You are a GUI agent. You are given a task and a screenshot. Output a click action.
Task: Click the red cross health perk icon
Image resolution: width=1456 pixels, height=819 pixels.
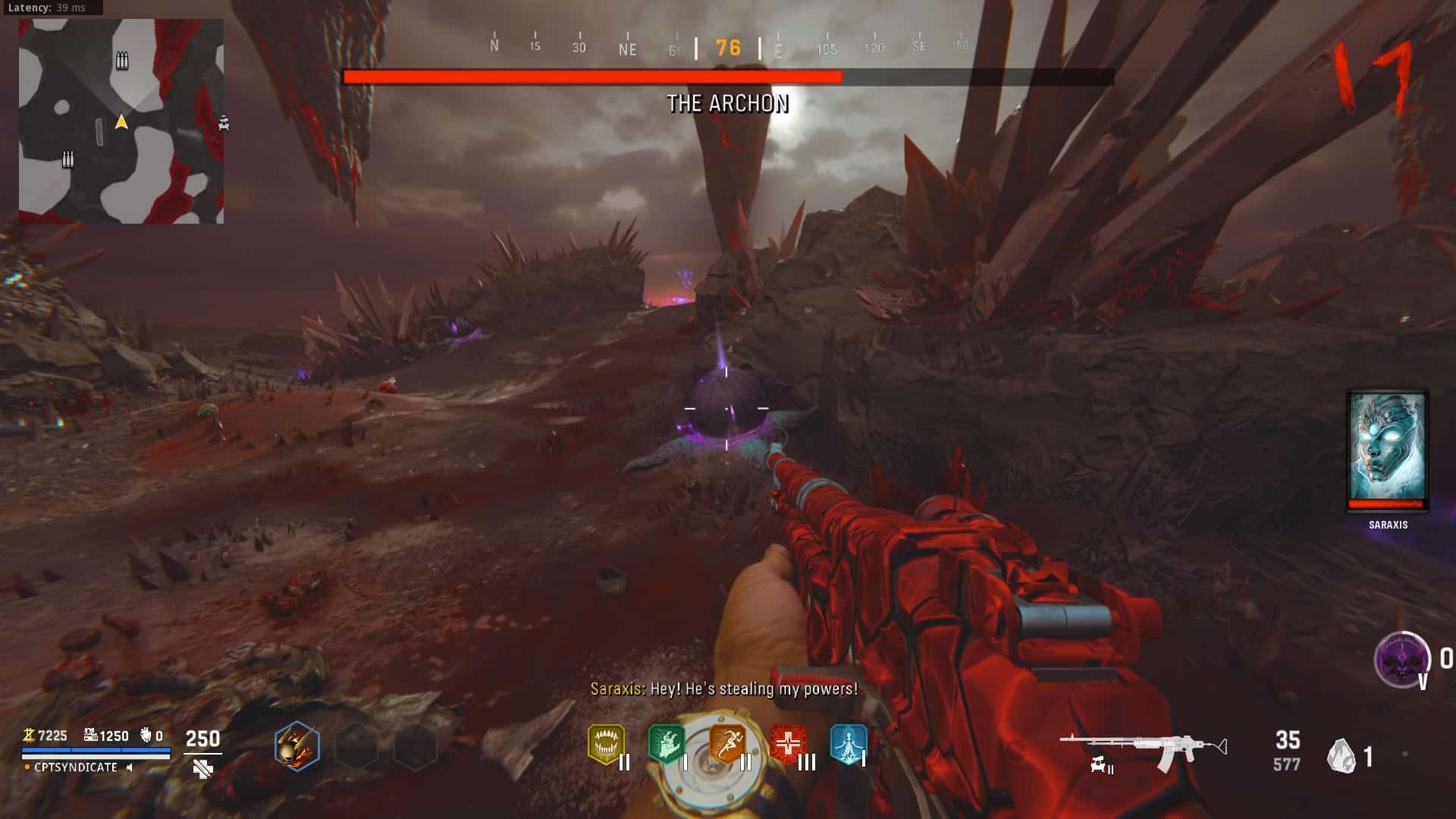(x=788, y=744)
